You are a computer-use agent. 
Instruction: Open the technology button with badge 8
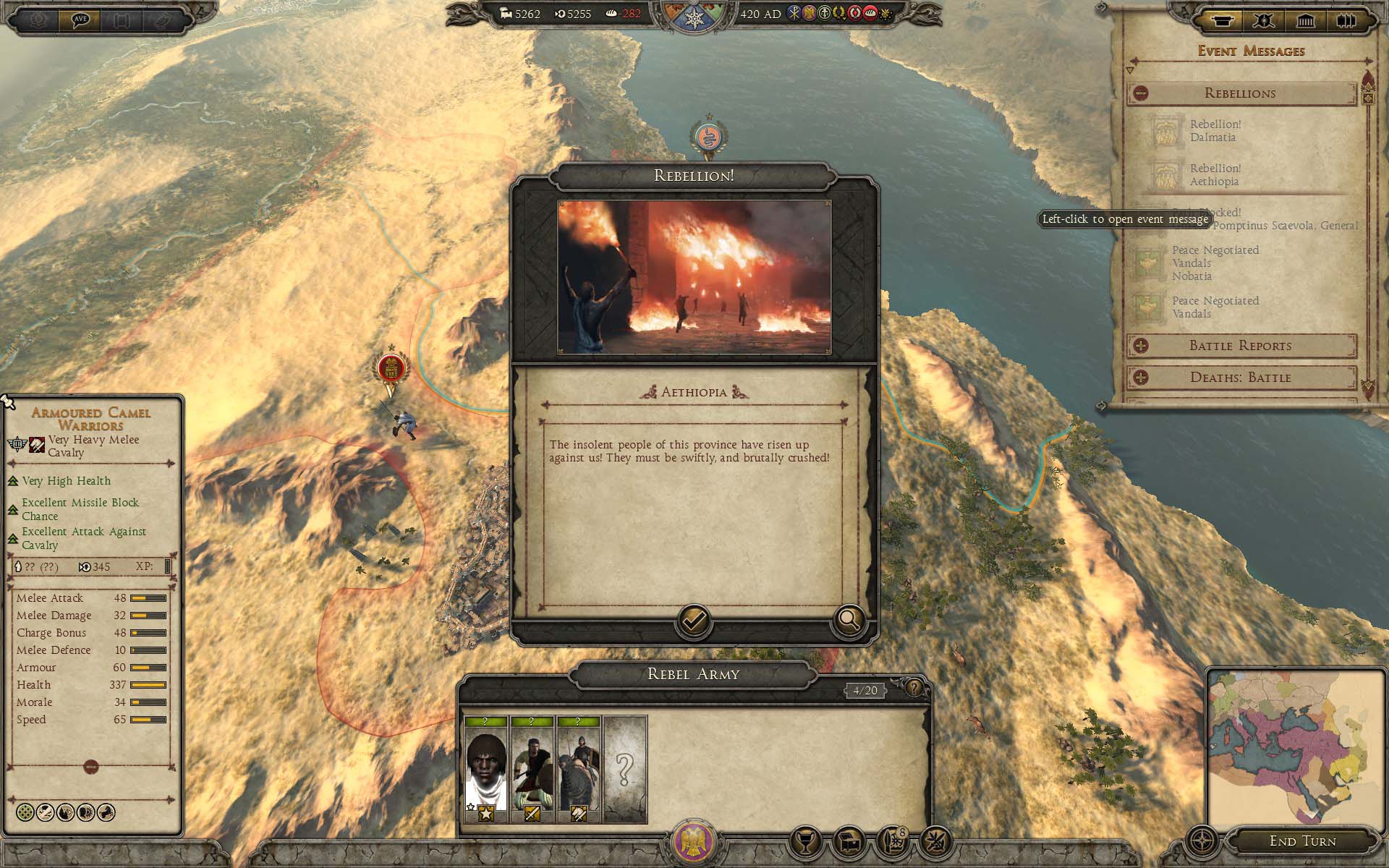pos(892,841)
